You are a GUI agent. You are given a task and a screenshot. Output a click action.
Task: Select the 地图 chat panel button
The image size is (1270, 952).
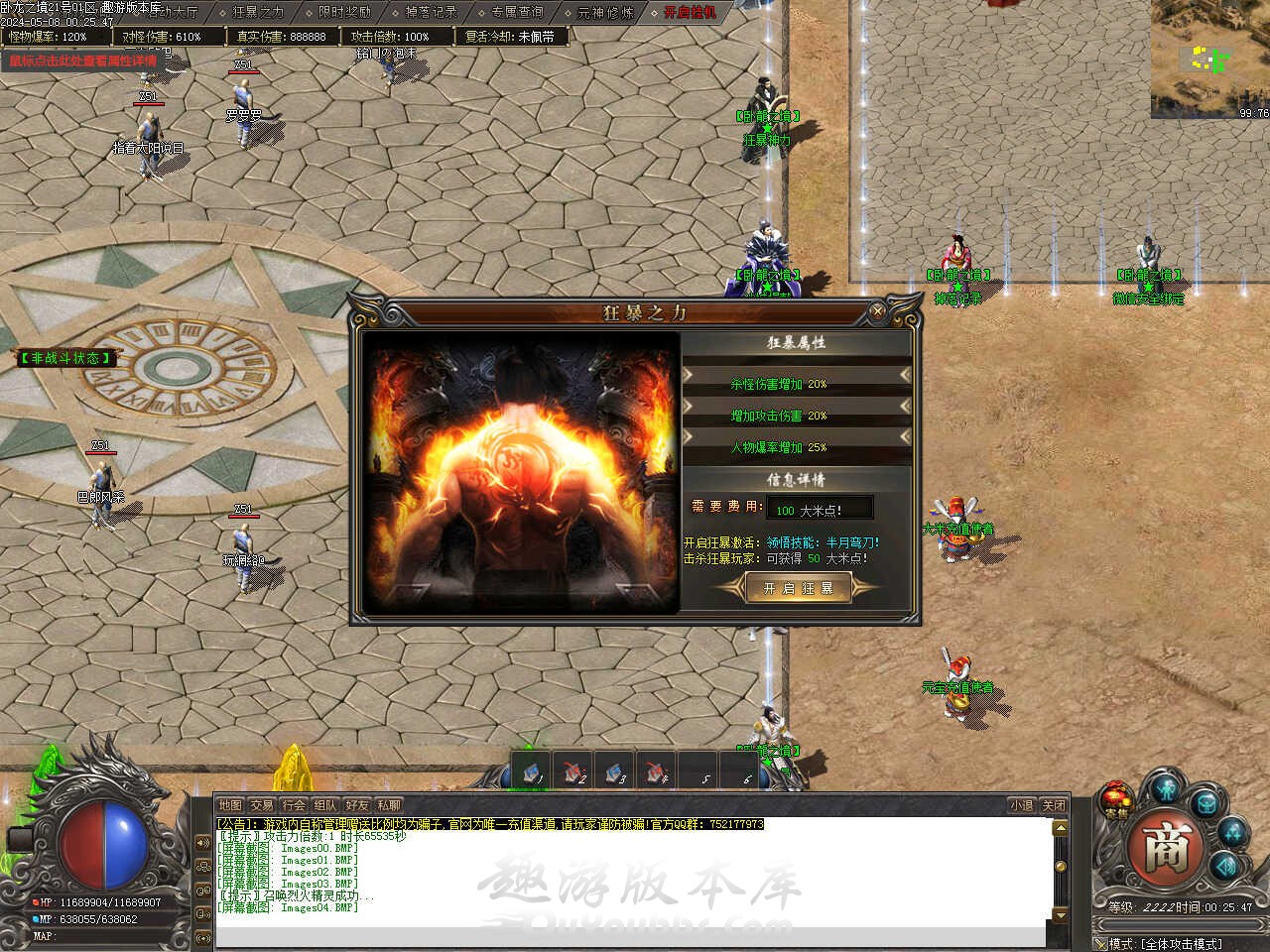point(230,805)
